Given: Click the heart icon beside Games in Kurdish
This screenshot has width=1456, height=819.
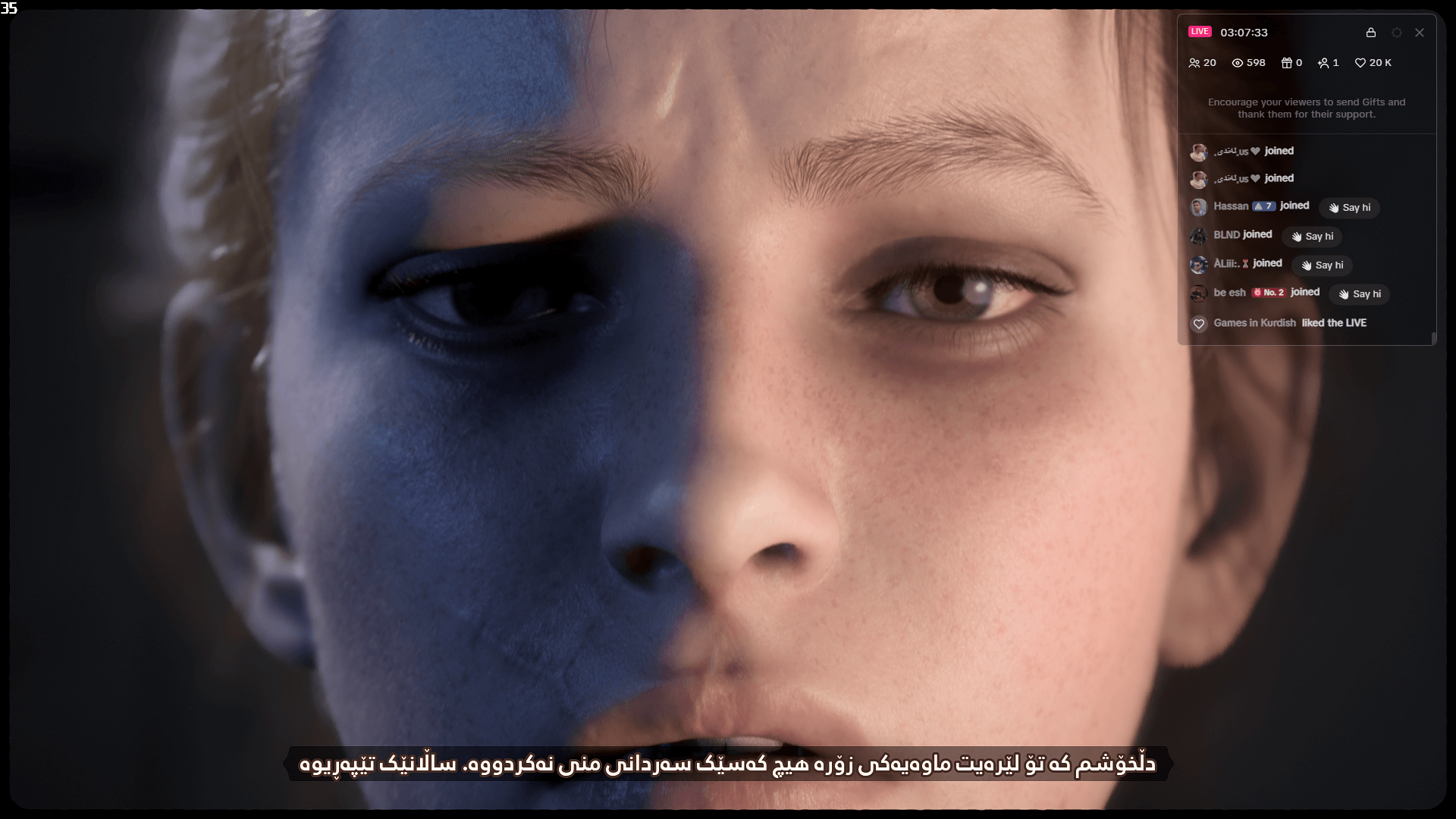Looking at the screenshot, I should coord(1200,324).
